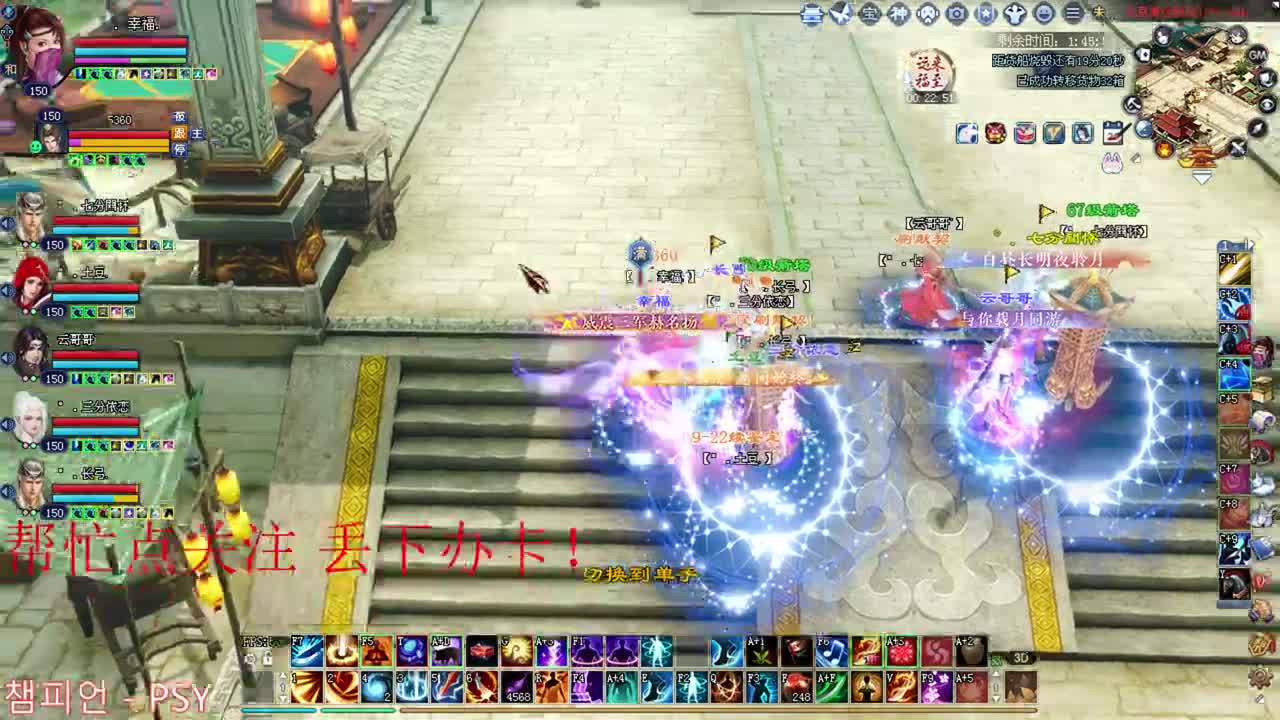Open the 三 hamburger main menu
Image resolution: width=1280 pixels, height=720 pixels.
click(x=1073, y=13)
